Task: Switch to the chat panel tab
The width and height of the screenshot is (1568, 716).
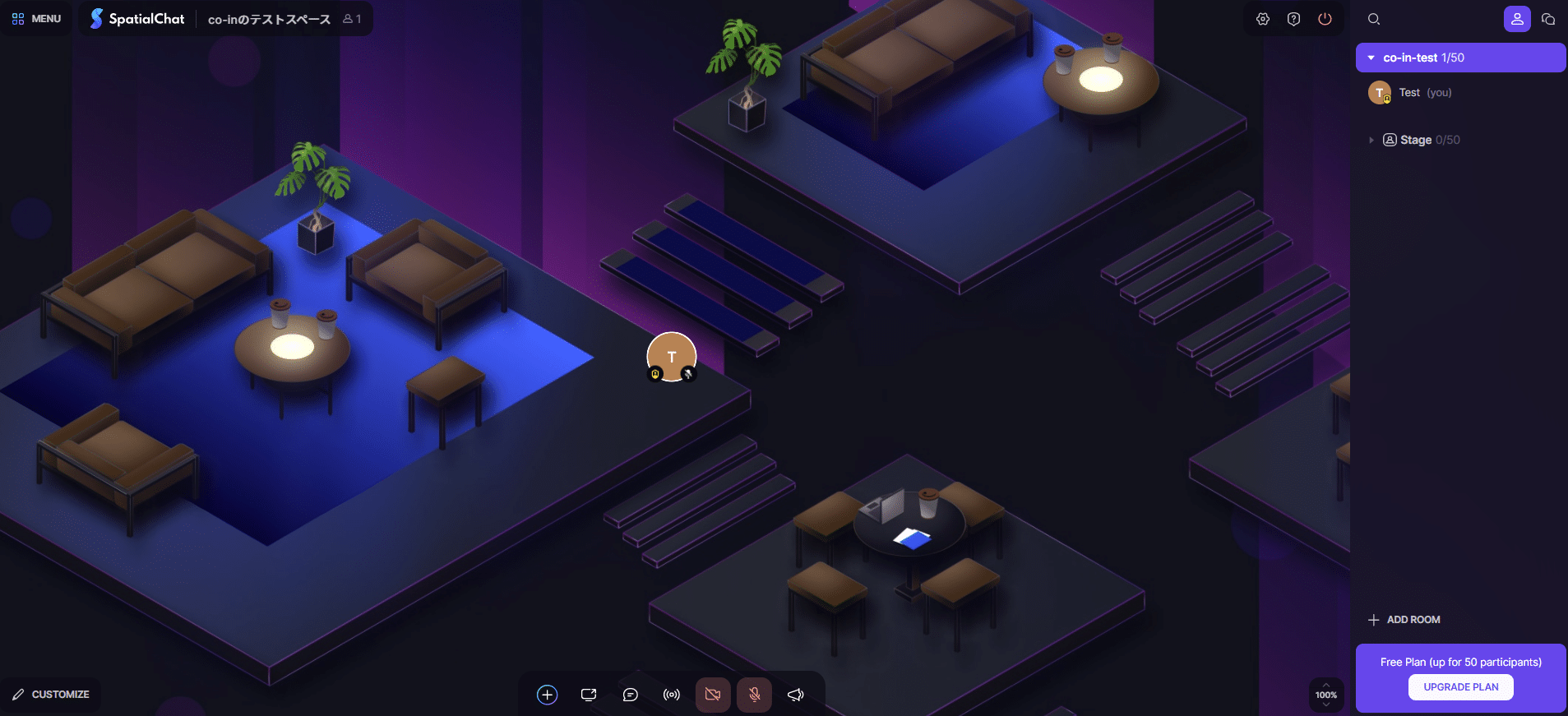Action: click(x=1547, y=19)
